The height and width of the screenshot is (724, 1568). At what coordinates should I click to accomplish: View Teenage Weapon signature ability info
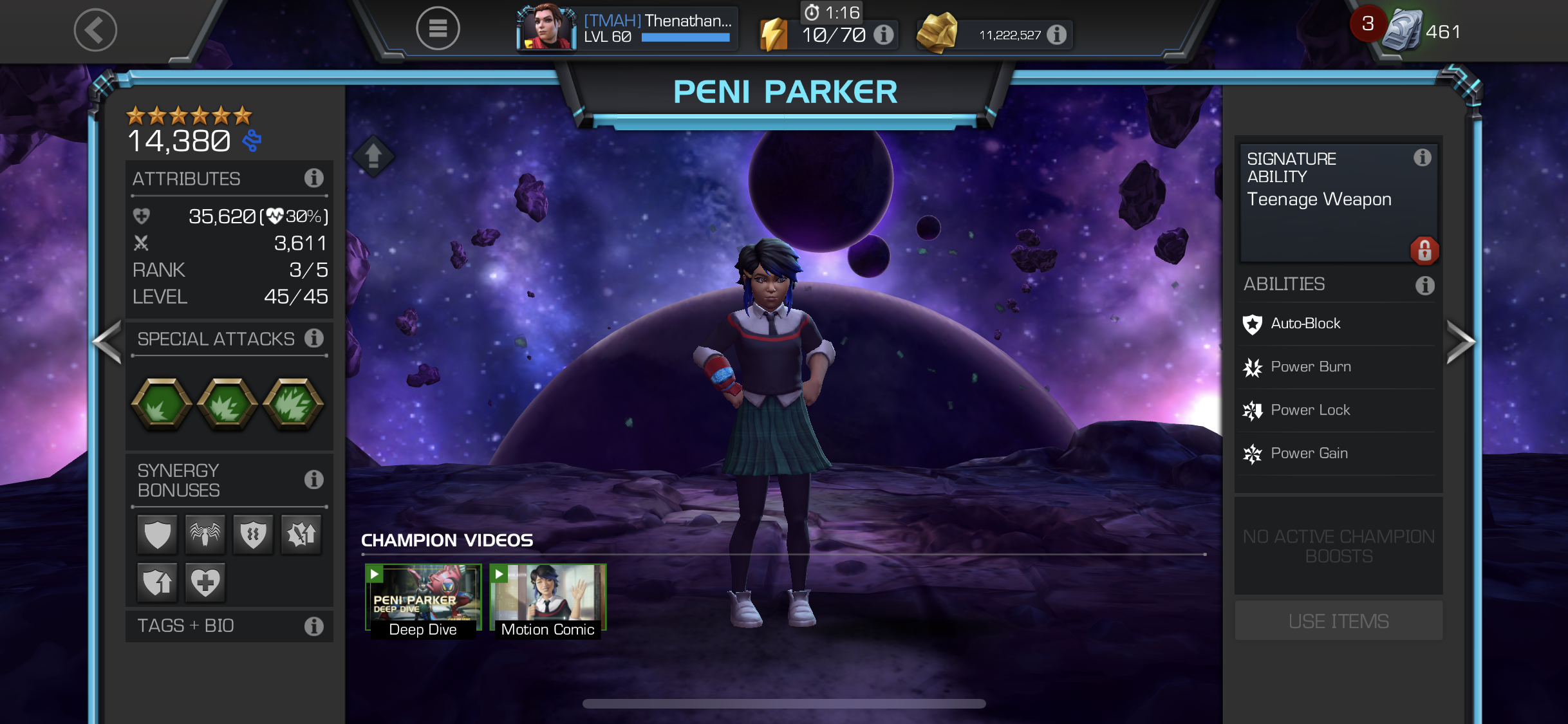tap(1422, 158)
